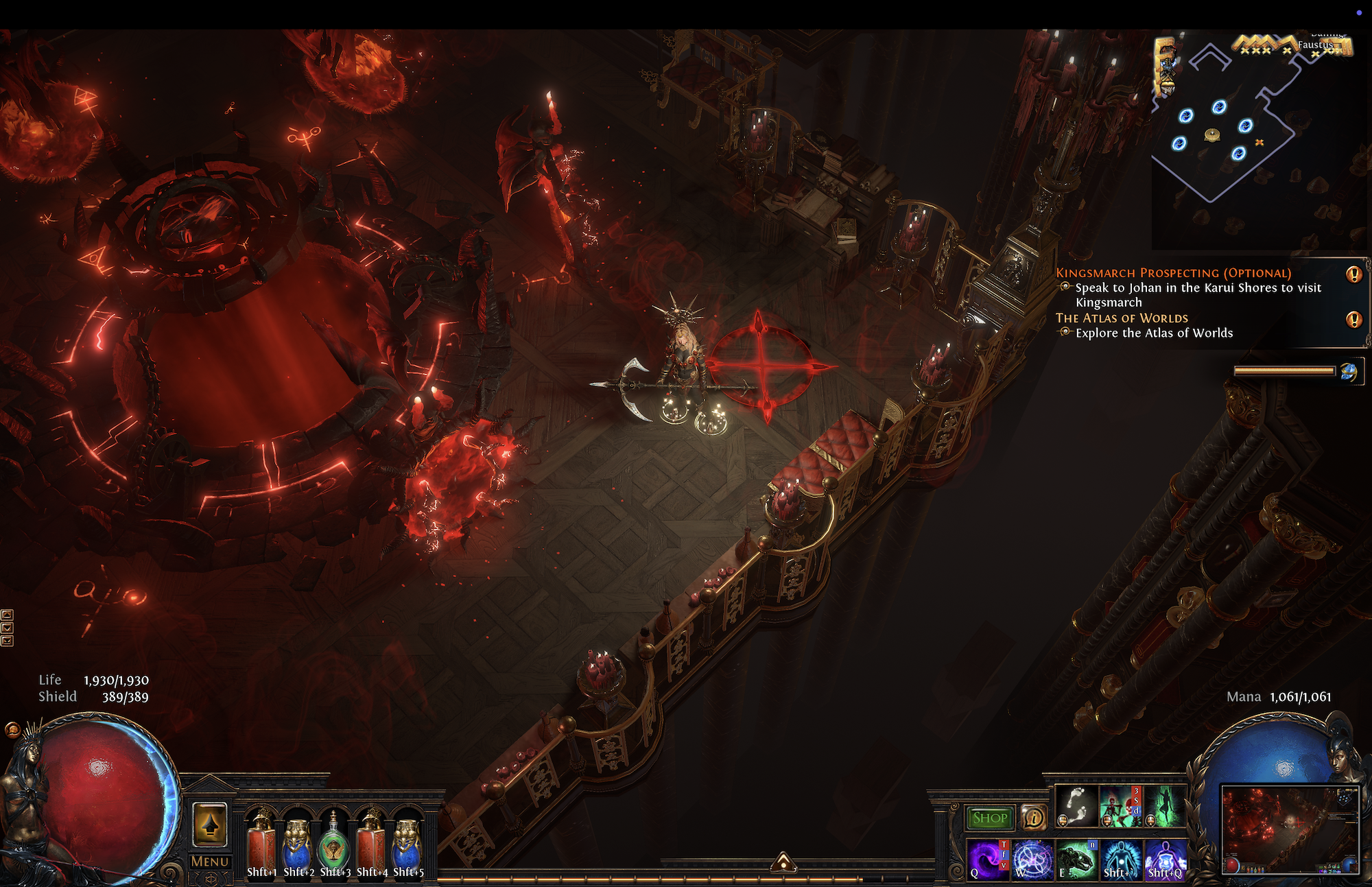Open the chat info bubble icon
This screenshot has width=1372, height=887.
pos(1033,817)
